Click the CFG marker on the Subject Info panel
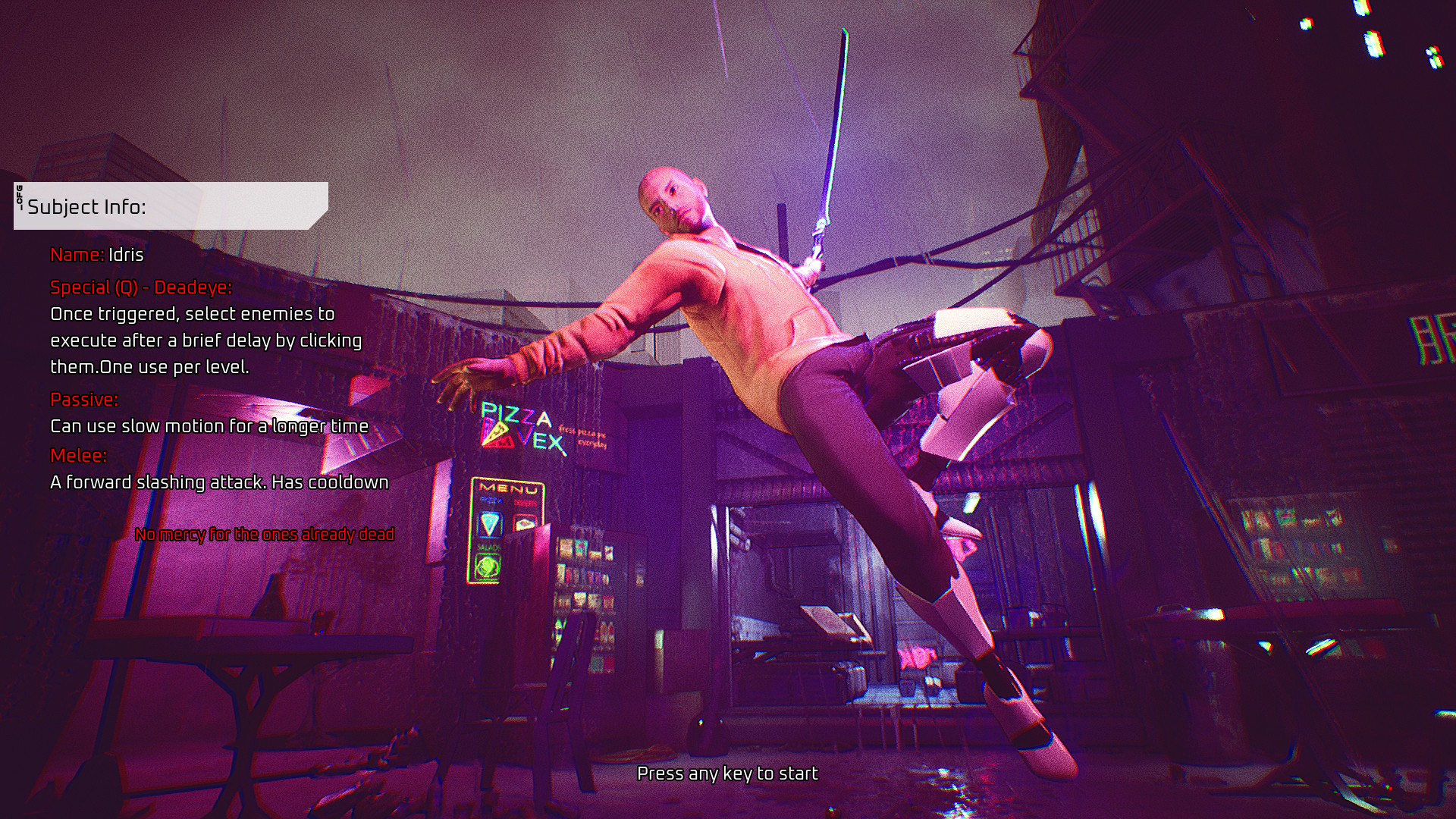This screenshot has height=819, width=1456. [20, 196]
